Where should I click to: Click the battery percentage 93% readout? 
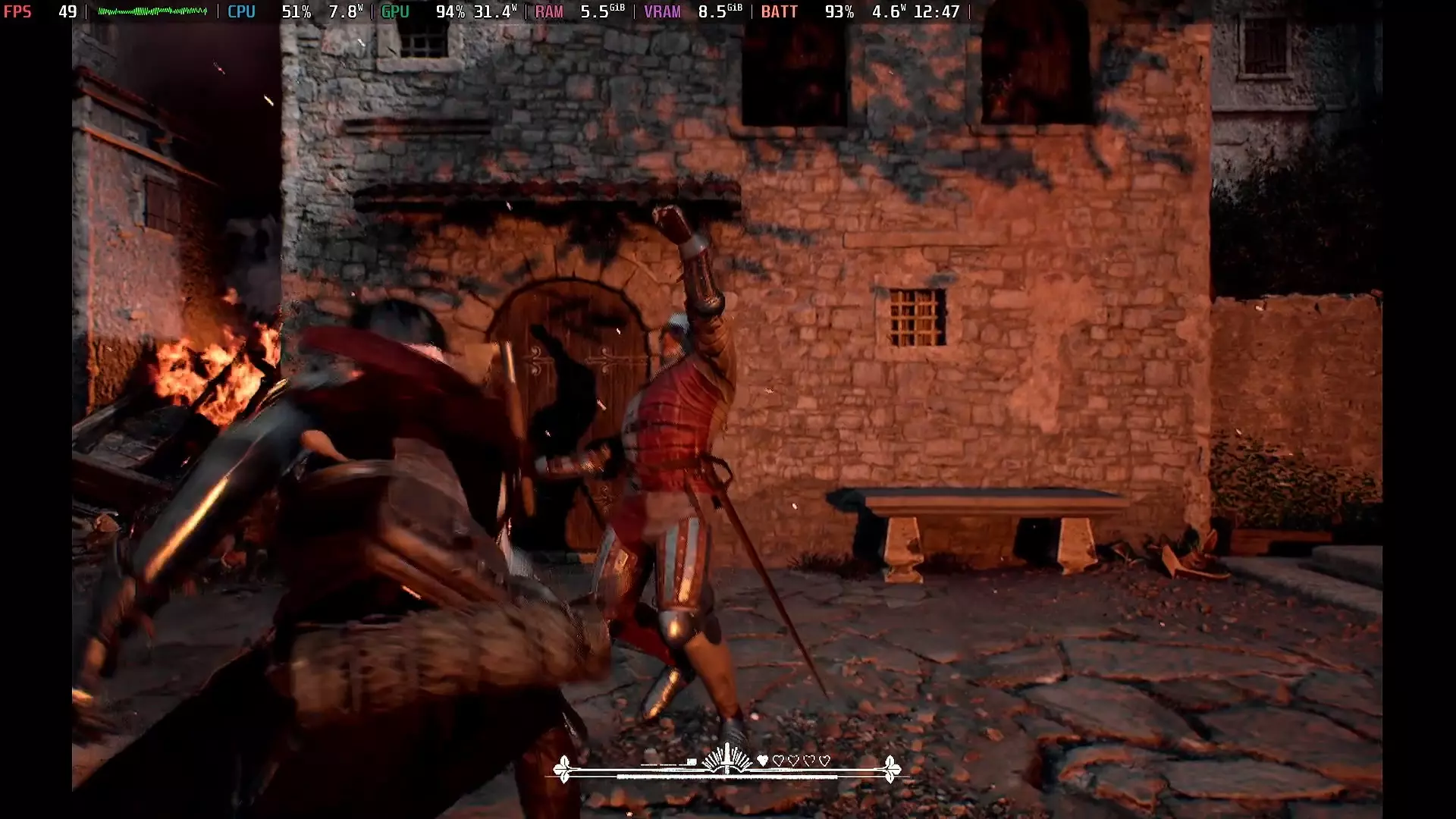click(x=838, y=11)
